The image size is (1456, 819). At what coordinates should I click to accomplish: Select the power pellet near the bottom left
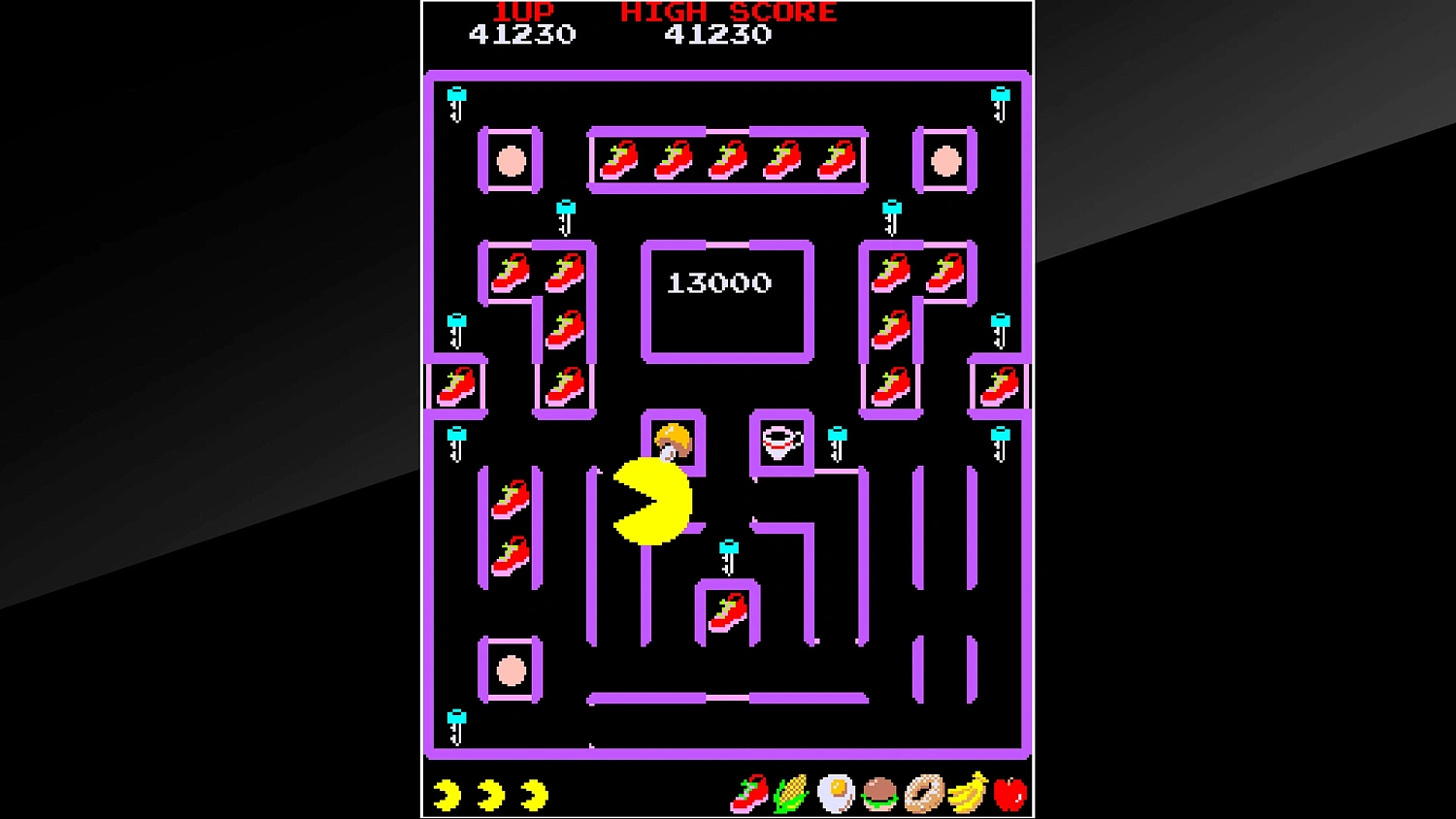pyautogui.click(x=509, y=671)
